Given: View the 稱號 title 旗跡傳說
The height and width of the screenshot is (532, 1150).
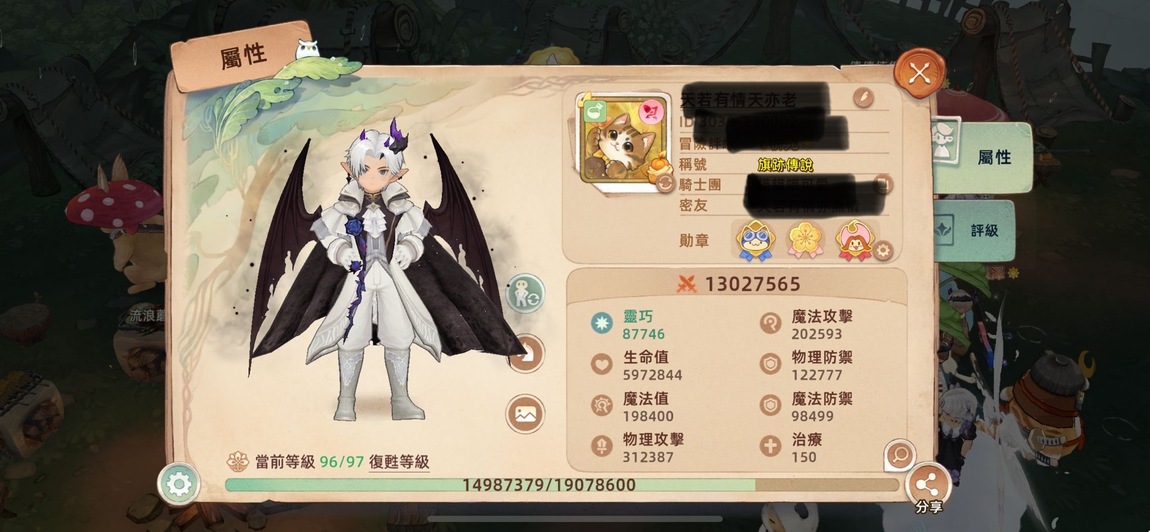Looking at the screenshot, I should point(784,165).
